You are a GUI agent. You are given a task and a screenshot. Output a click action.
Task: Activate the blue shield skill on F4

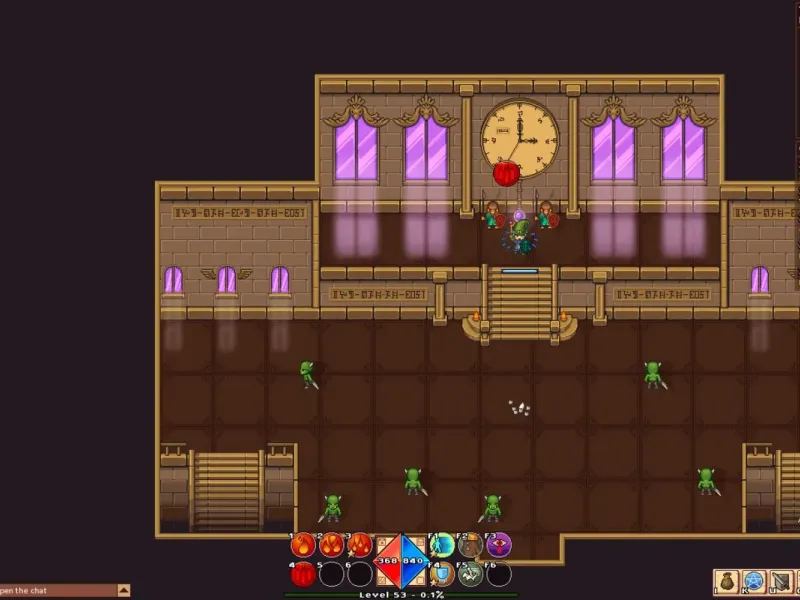(x=442, y=574)
